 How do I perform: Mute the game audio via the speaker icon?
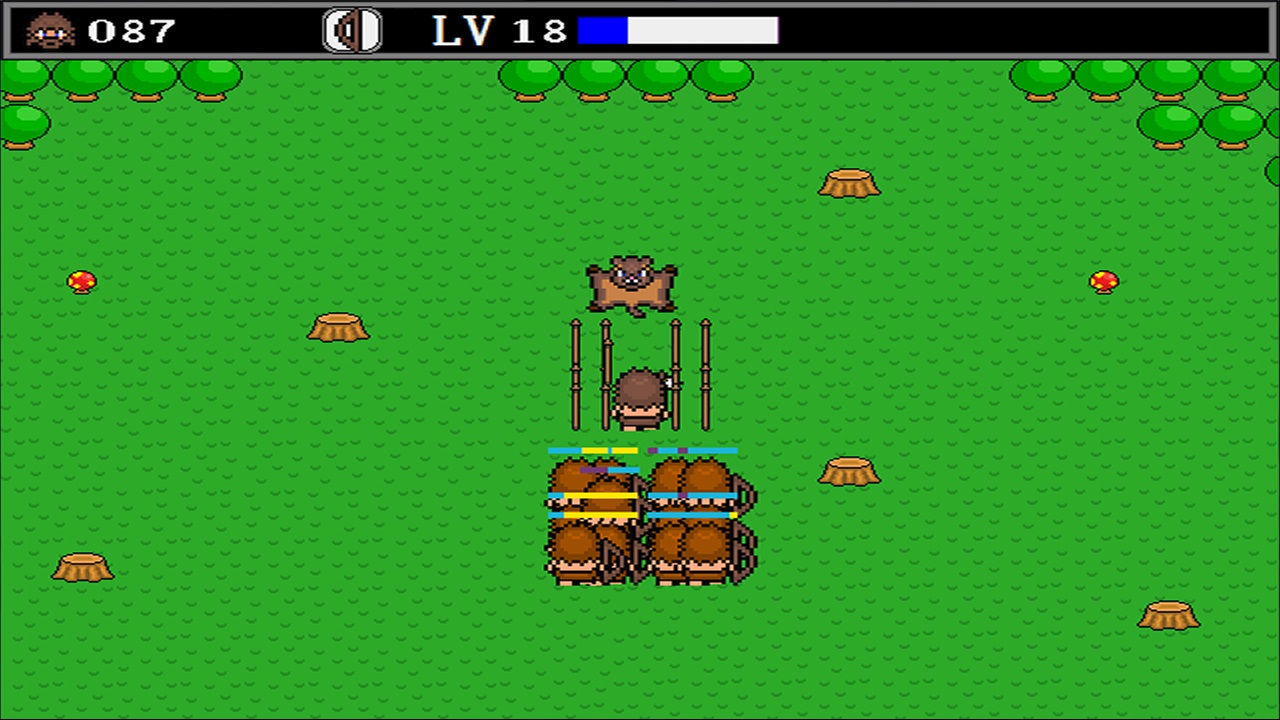[351, 30]
